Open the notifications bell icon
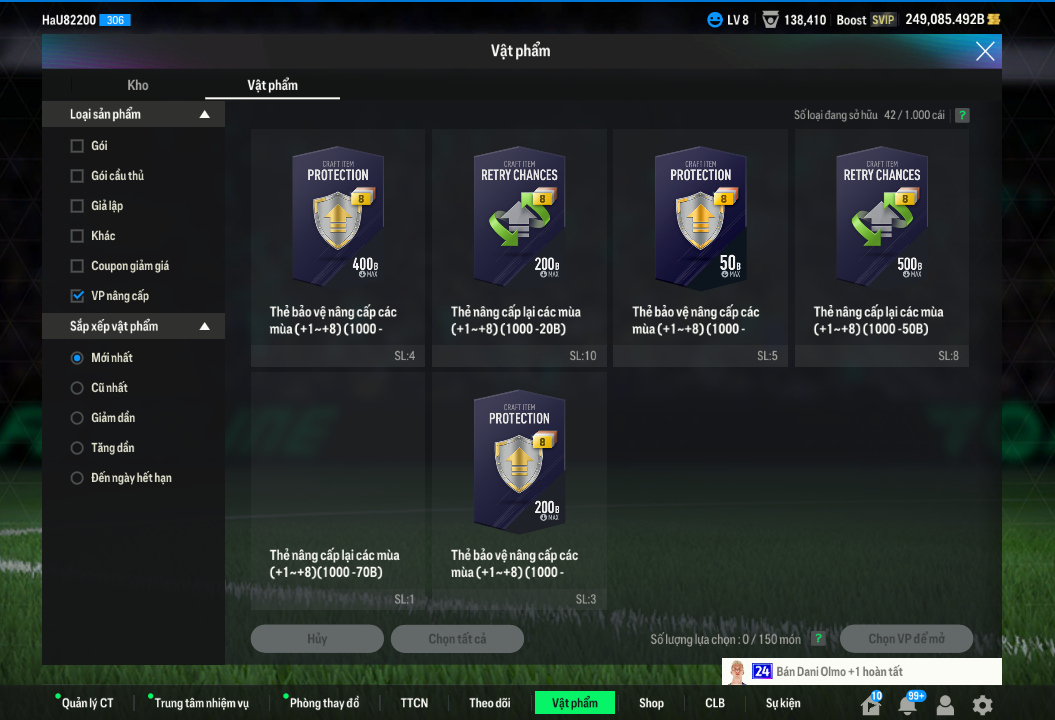 click(907, 705)
